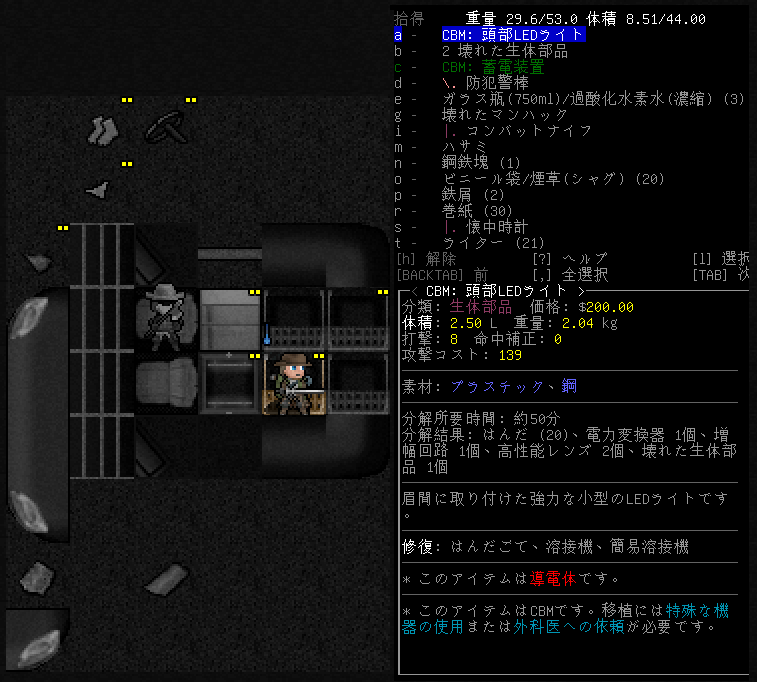The height and width of the screenshot is (682, 757).
Task: Mark the 巻紙 (30) row
Action: (x=477, y=211)
